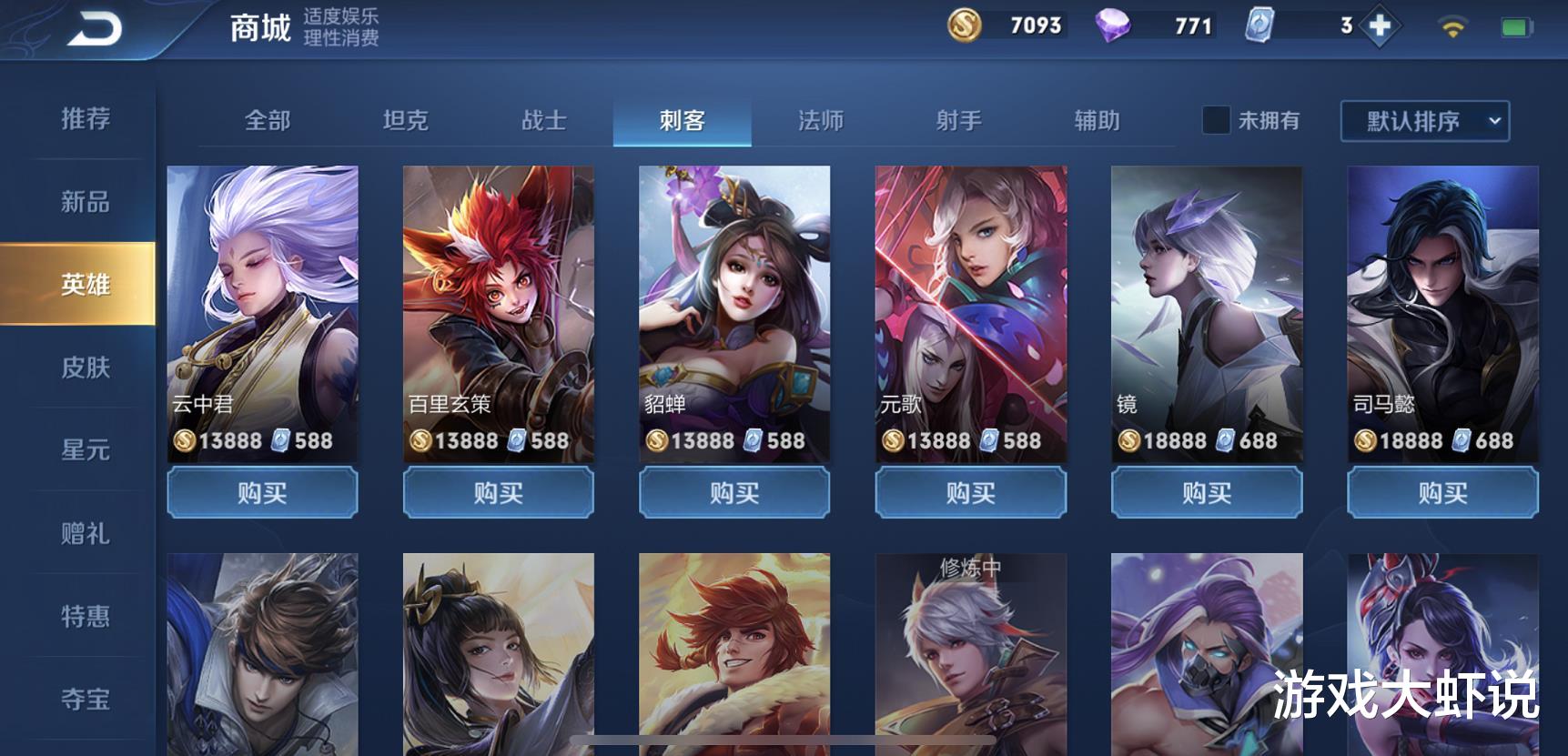The height and width of the screenshot is (756, 1568).
Task: Click the diamond currency icon
Action: (1114, 25)
